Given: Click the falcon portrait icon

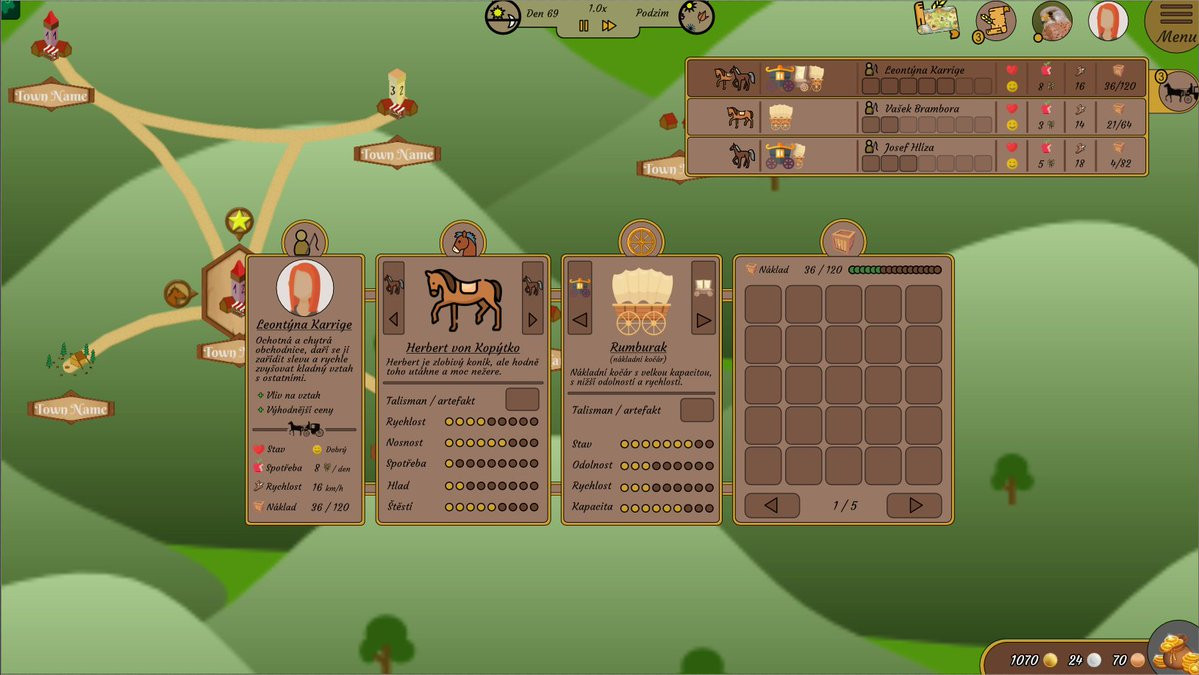Looking at the screenshot, I should [1052, 21].
